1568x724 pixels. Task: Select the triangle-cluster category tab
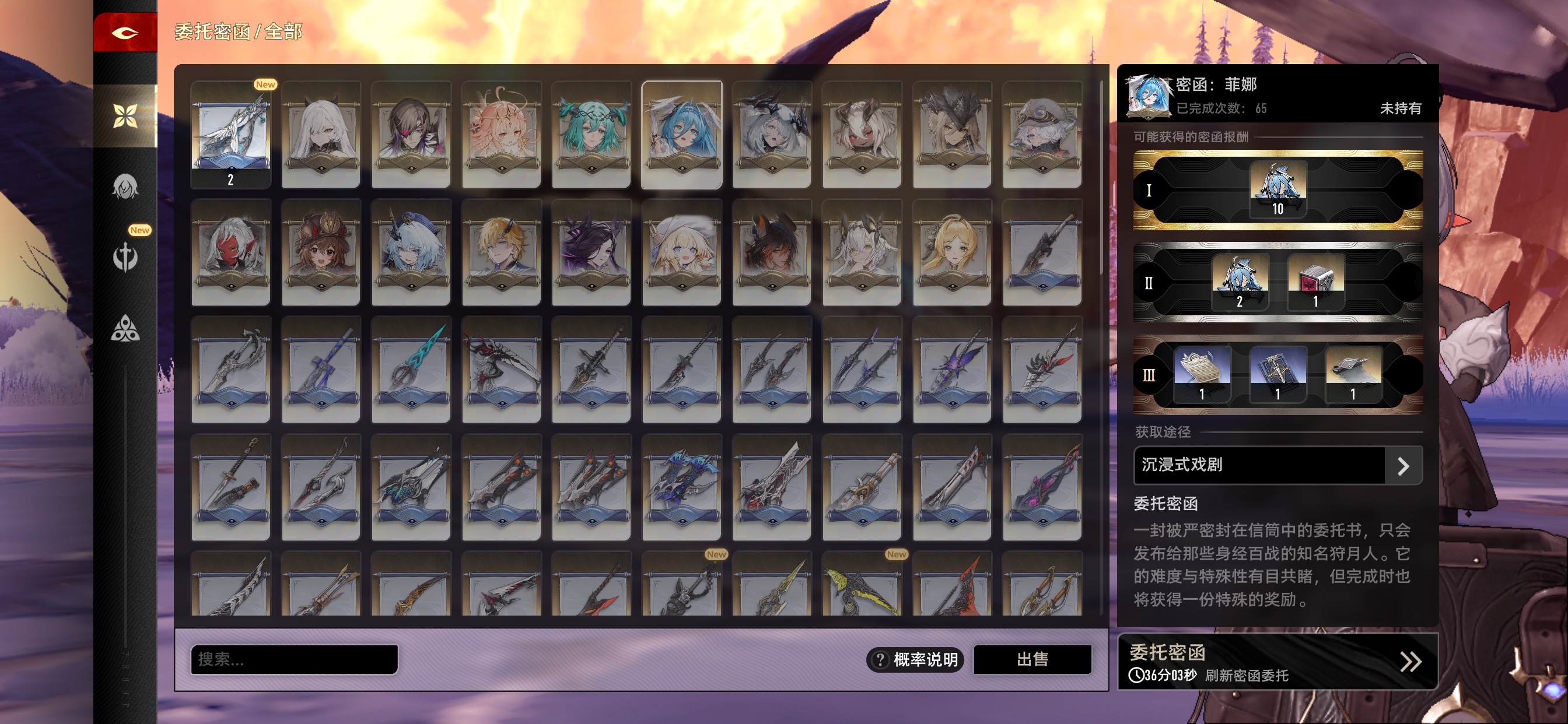(x=125, y=329)
